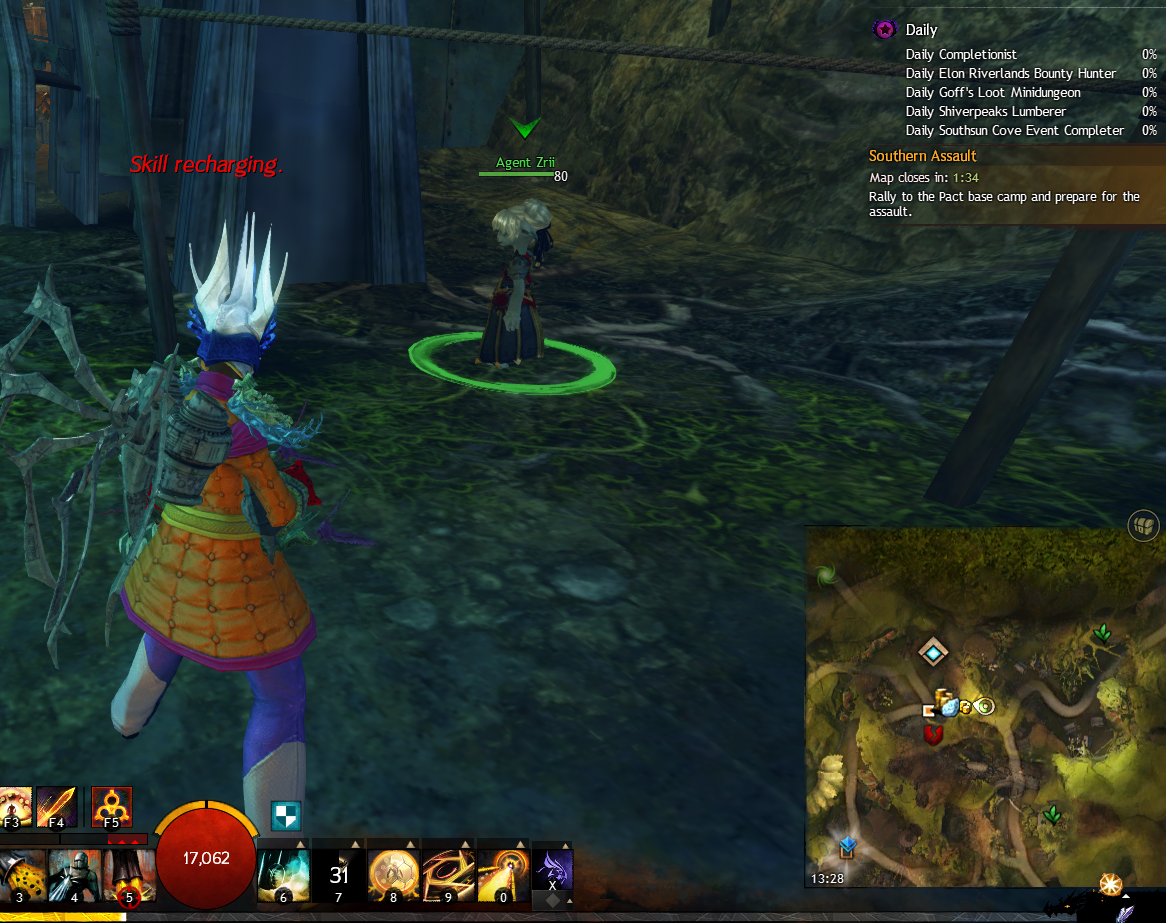The image size is (1166, 923).
Task: Select Daily Goff's Loot Minidungeon entry
Action: (992, 92)
